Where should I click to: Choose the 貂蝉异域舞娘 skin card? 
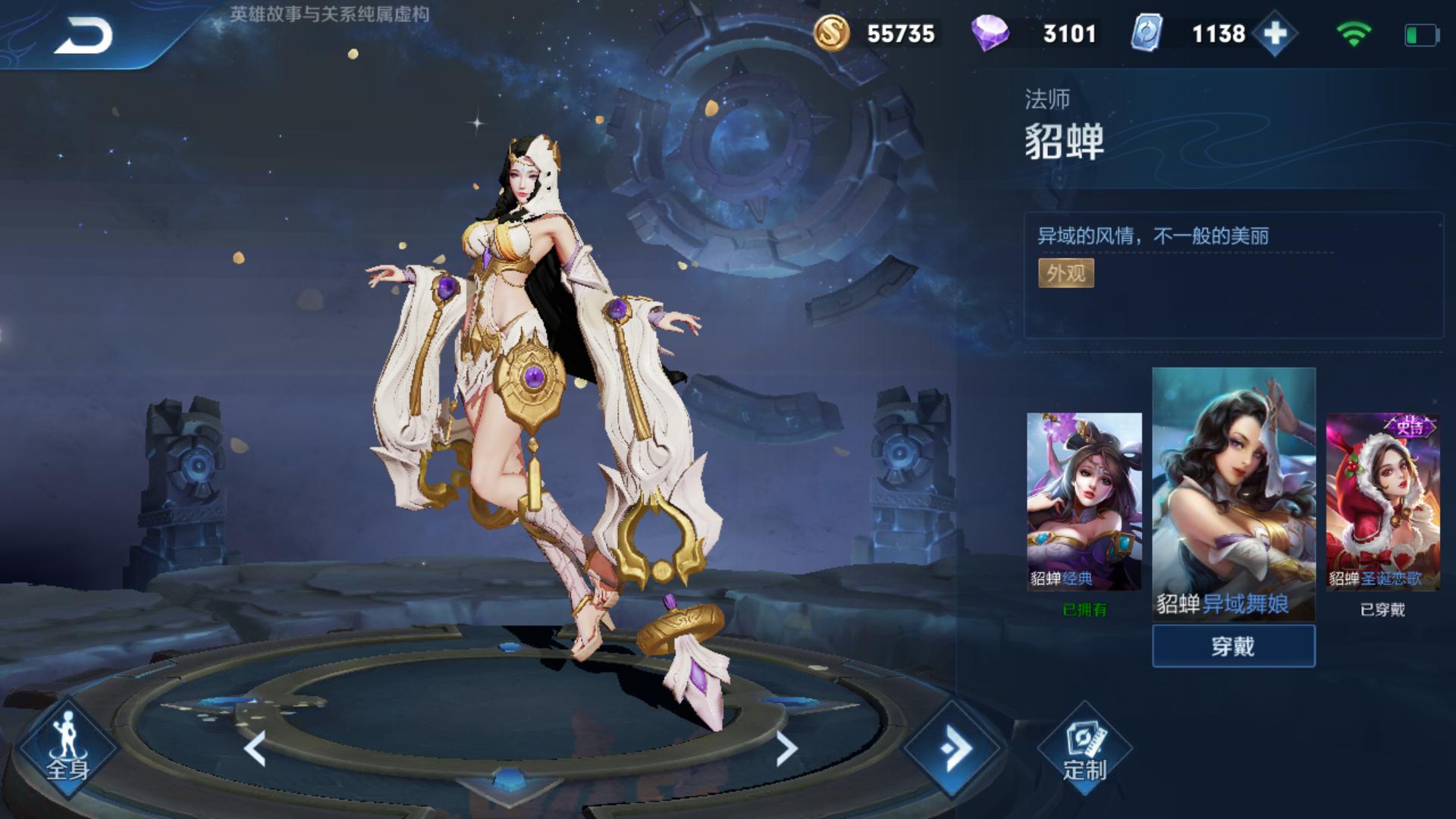[1233, 493]
